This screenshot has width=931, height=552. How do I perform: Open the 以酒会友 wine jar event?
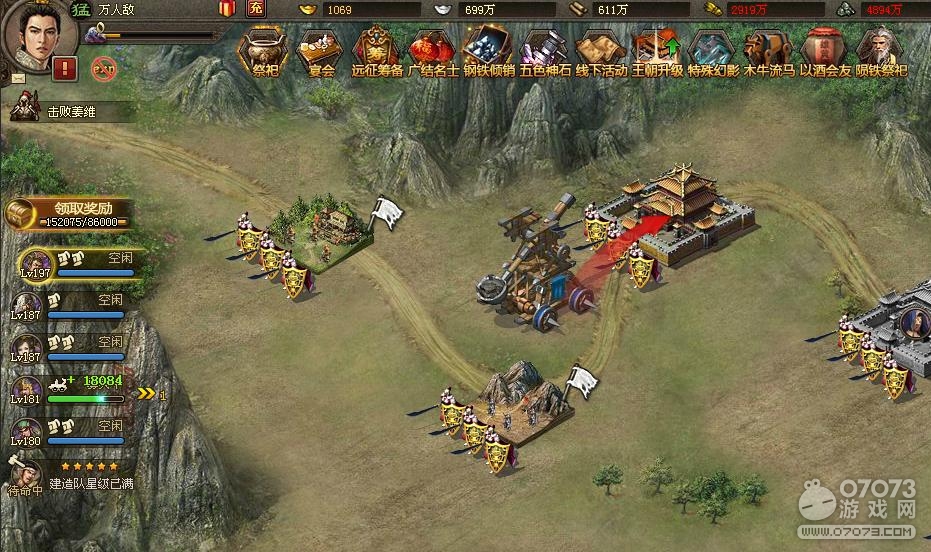[825, 50]
